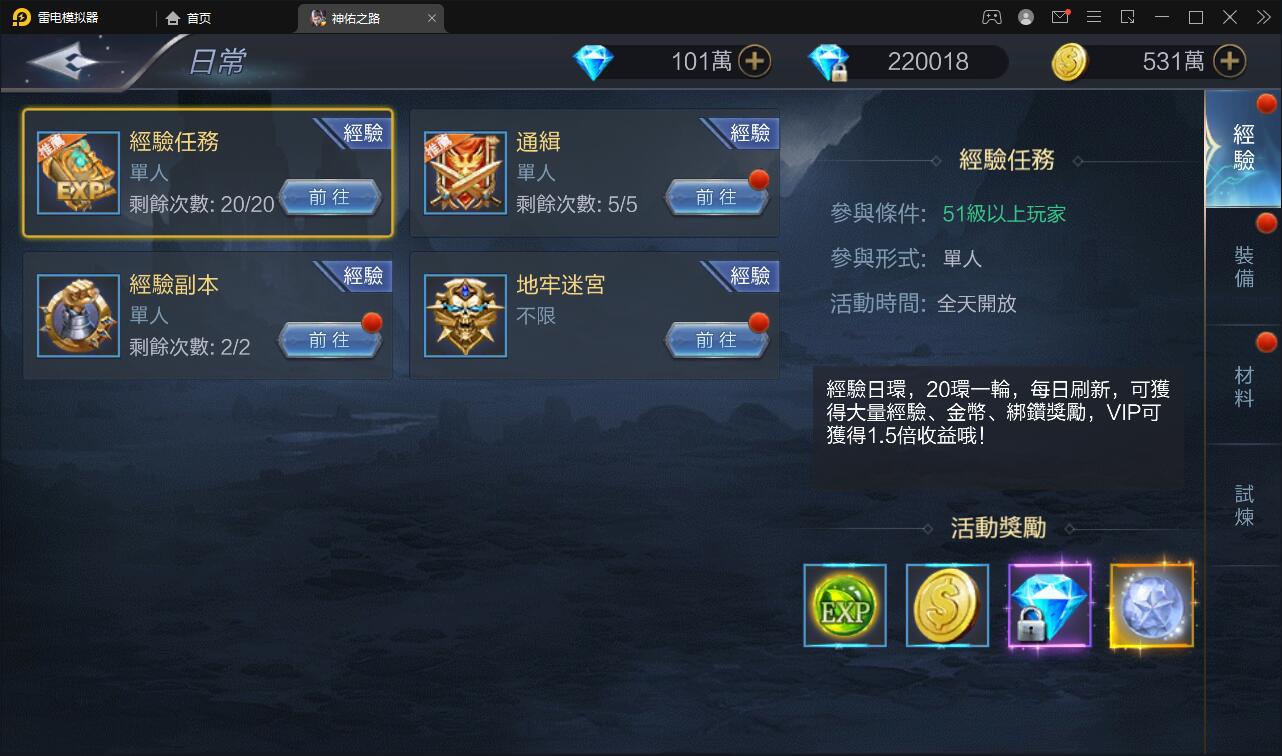Select the blue crystal reward icon
The image size is (1282, 756).
pos(1152,605)
